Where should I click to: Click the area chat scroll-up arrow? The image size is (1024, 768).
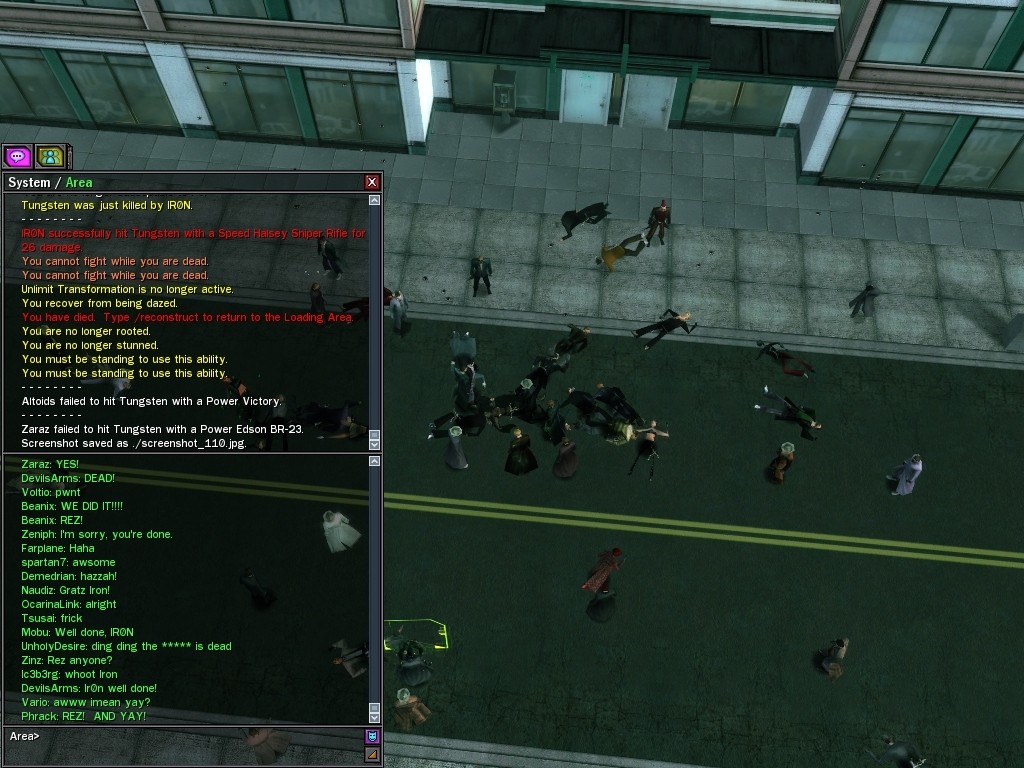click(x=375, y=462)
